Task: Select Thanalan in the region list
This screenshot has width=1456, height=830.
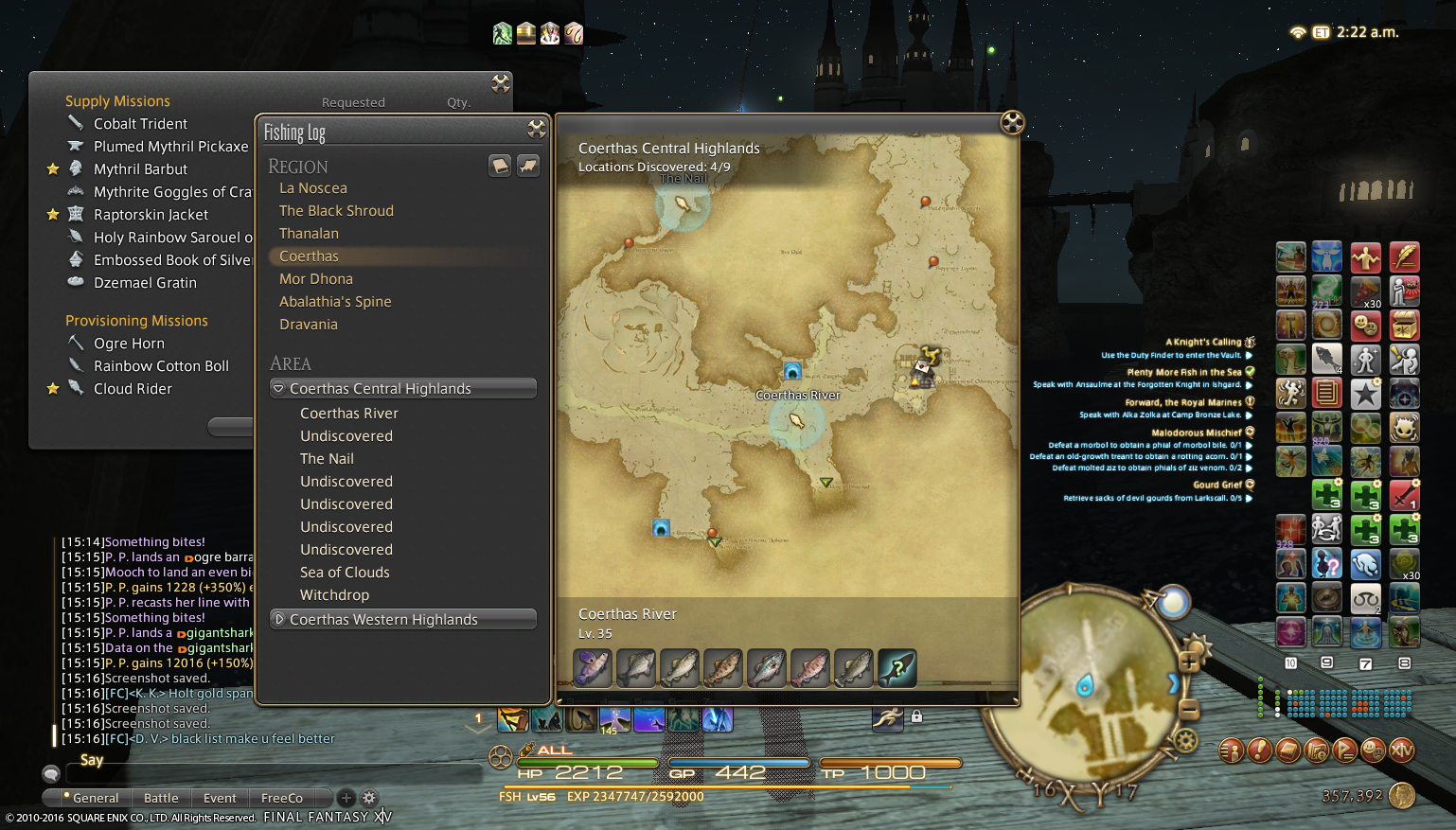Action: click(x=309, y=234)
